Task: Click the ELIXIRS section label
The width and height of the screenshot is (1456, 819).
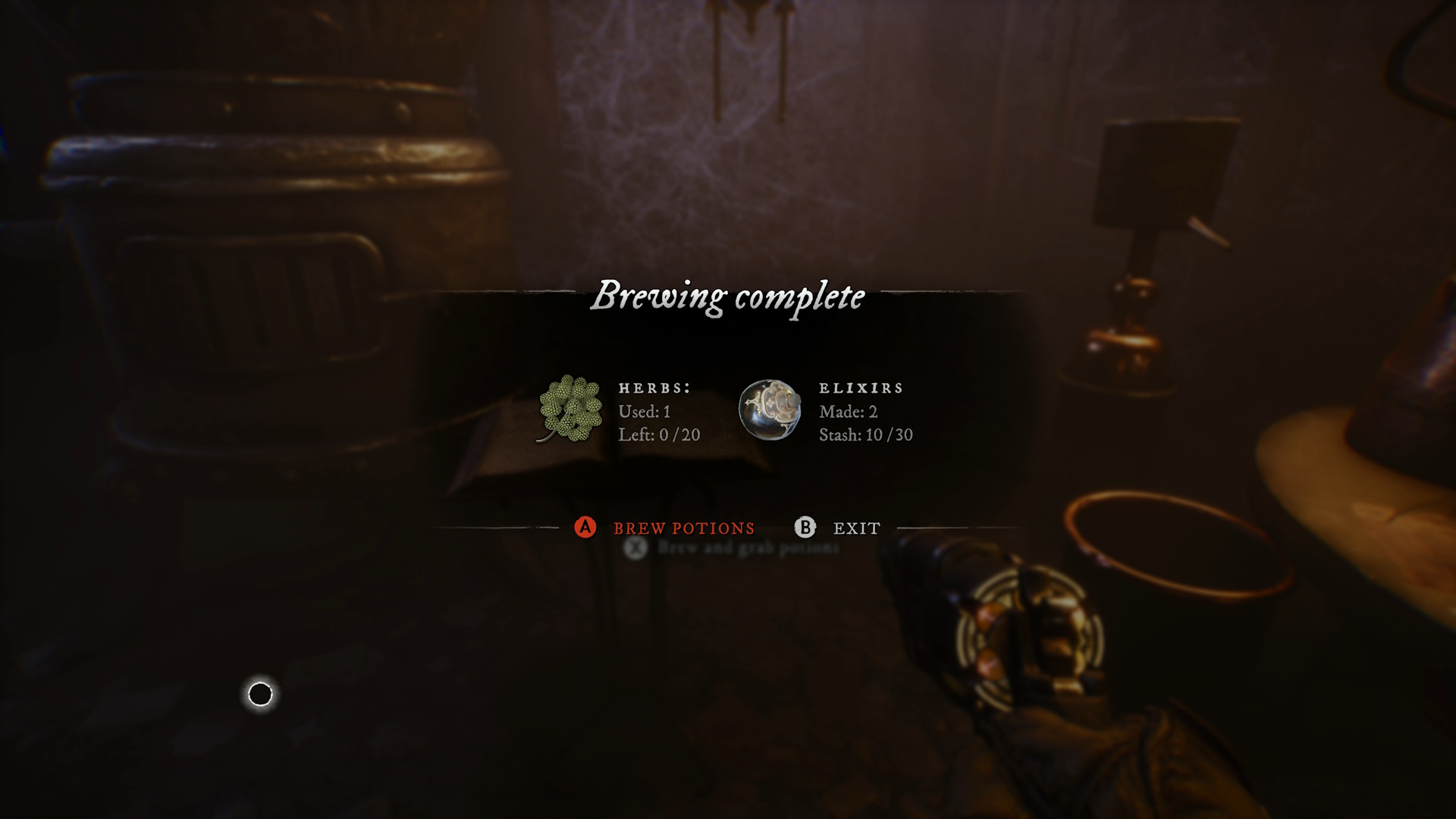Action: (861, 388)
